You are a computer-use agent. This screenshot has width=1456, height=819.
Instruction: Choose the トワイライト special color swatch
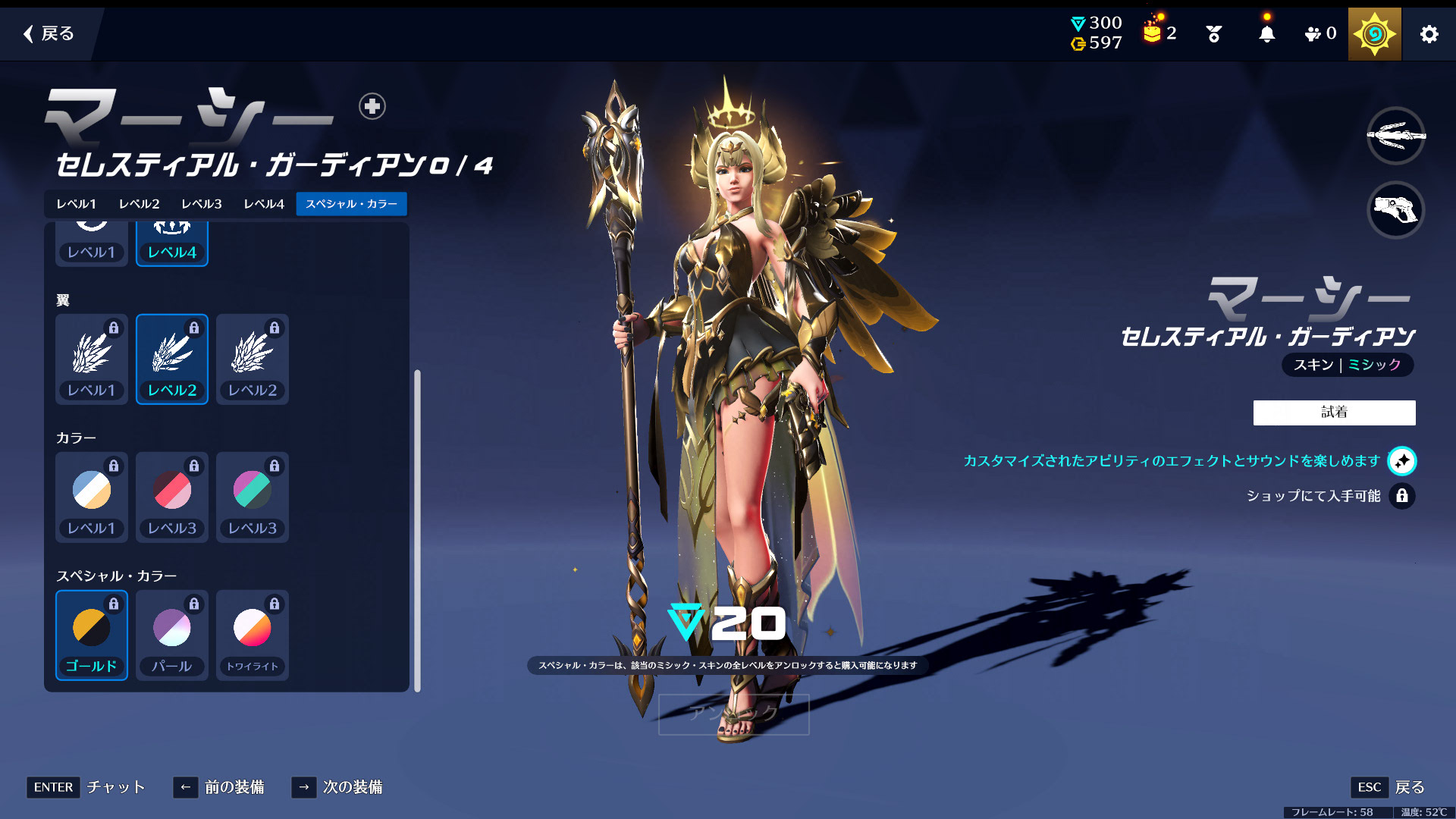pos(253,635)
